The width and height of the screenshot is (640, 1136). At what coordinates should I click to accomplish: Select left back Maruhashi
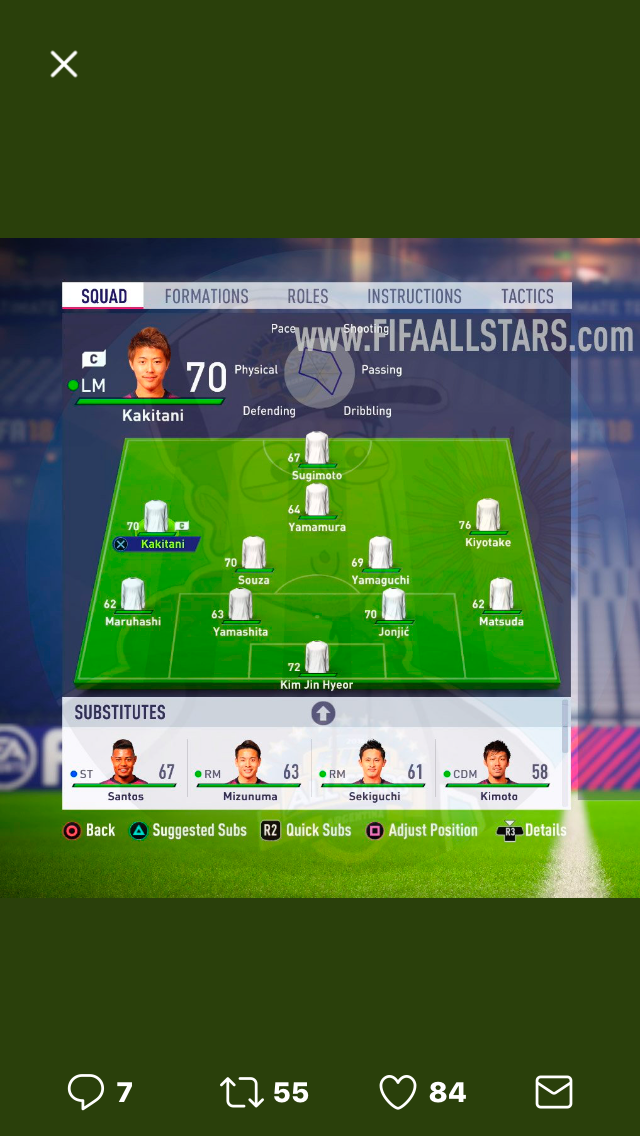133,596
